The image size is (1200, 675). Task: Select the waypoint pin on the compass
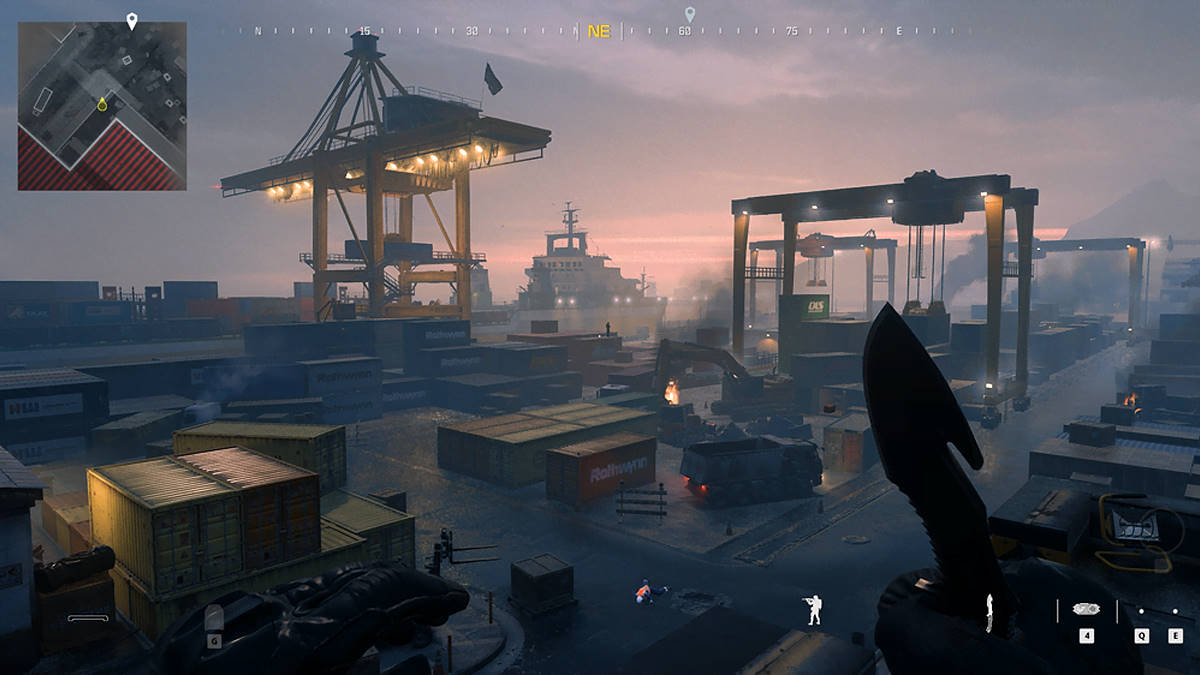(x=689, y=14)
